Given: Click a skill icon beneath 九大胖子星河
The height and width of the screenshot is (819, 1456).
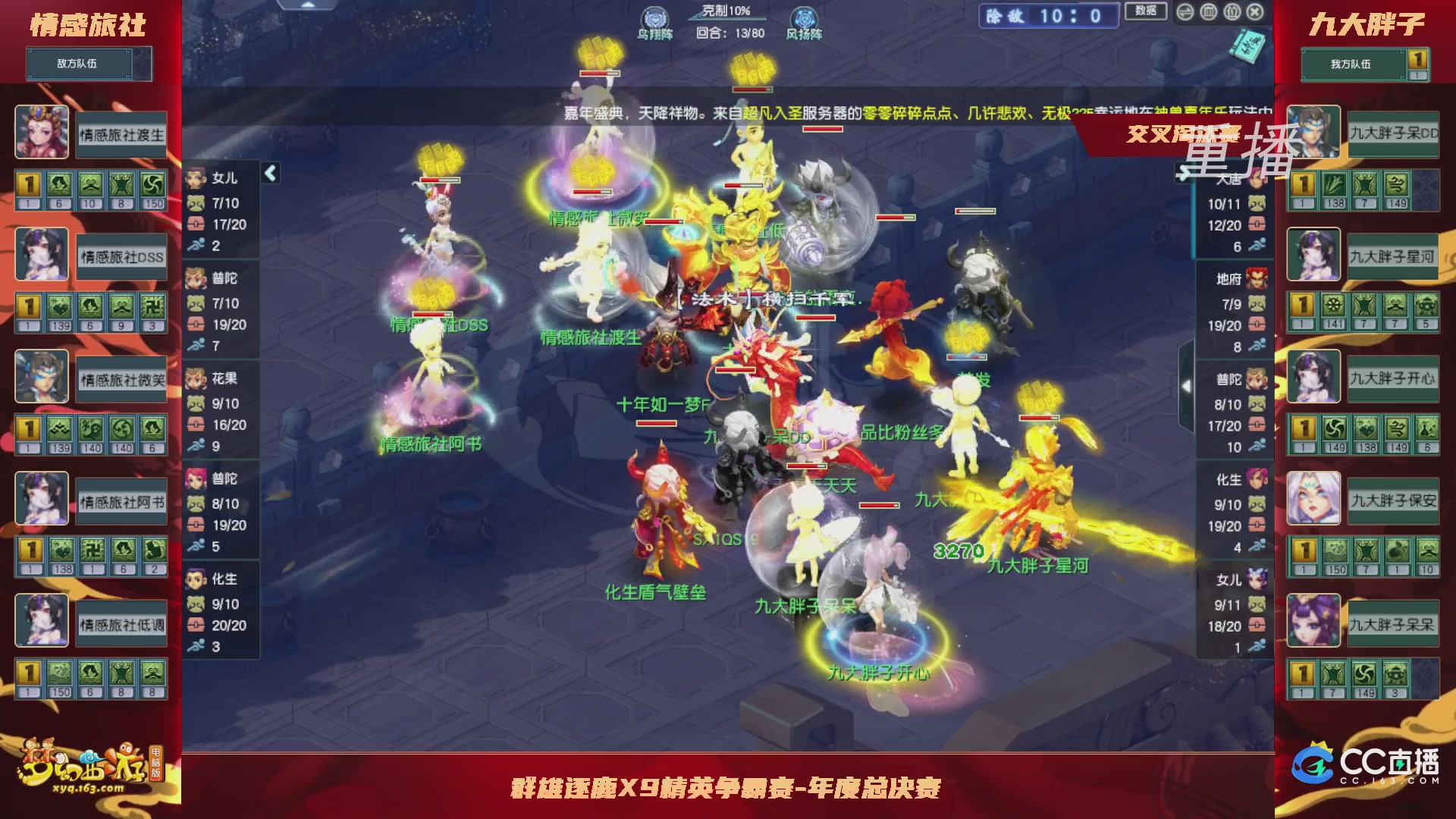Looking at the screenshot, I should pyautogui.click(x=1333, y=306).
